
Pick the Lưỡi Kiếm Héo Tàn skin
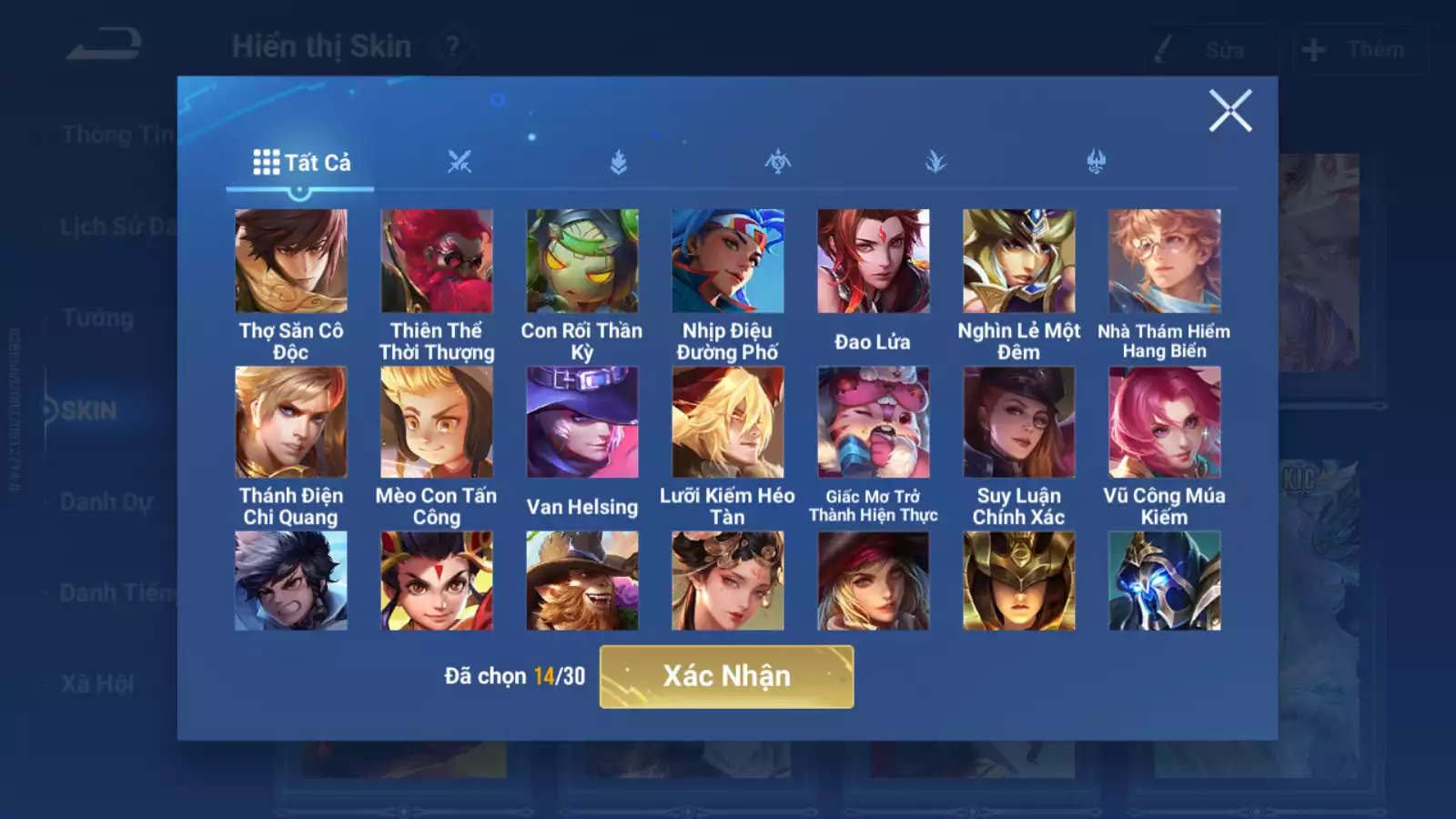pyautogui.click(x=728, y=422)
